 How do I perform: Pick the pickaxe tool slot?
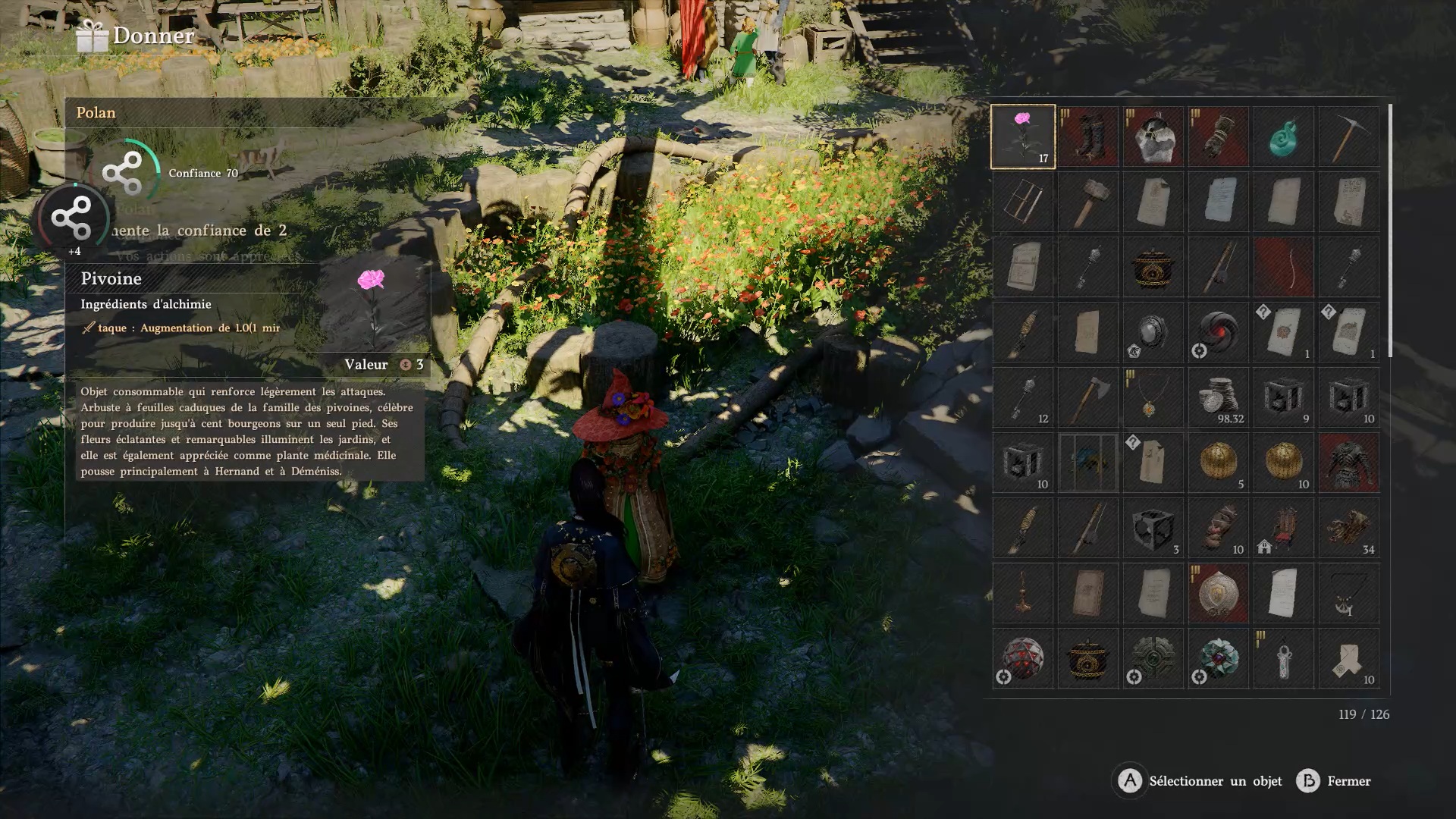(x=1348, y=136)
